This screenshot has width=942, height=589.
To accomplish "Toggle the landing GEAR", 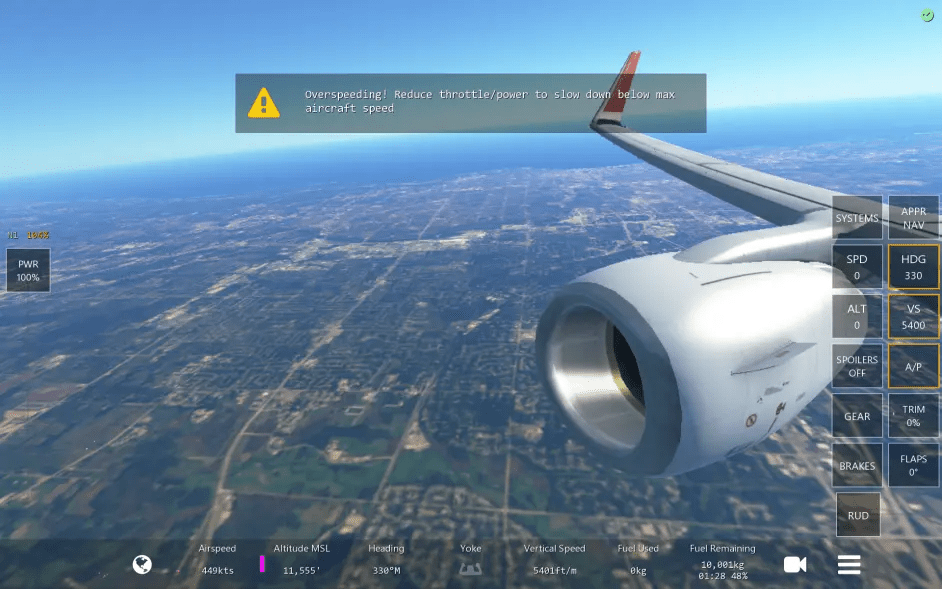I will coord(857,416).
